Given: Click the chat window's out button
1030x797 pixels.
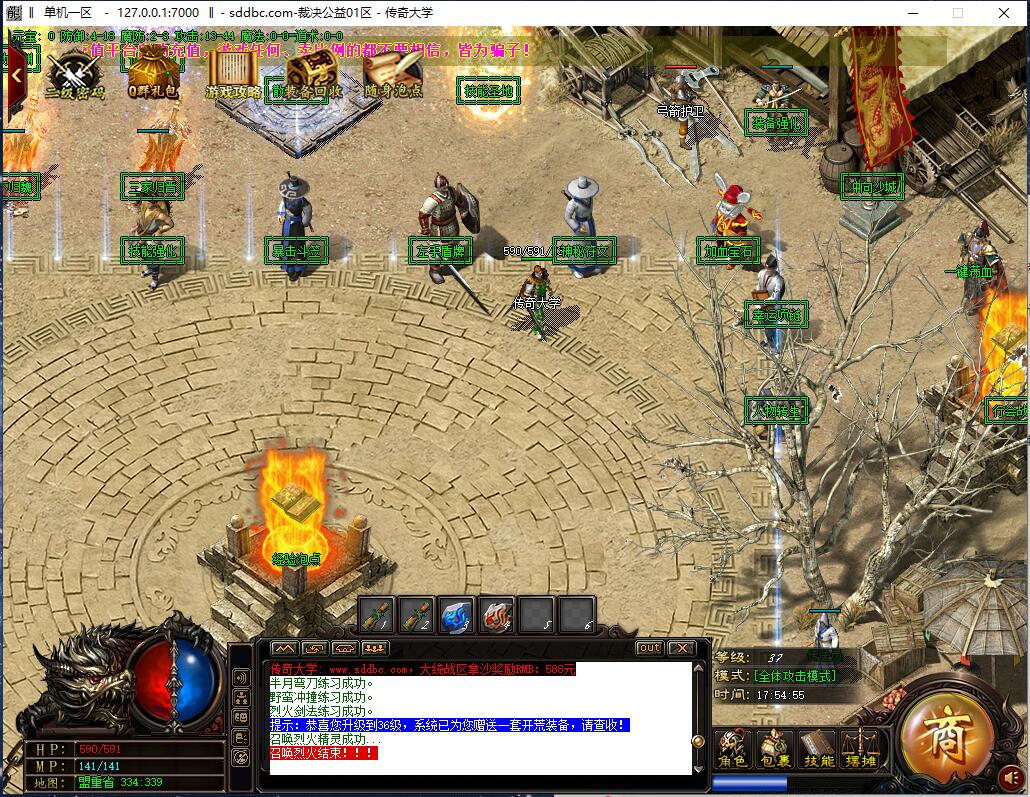Looking at the screenshot, I should click(650, 648).
